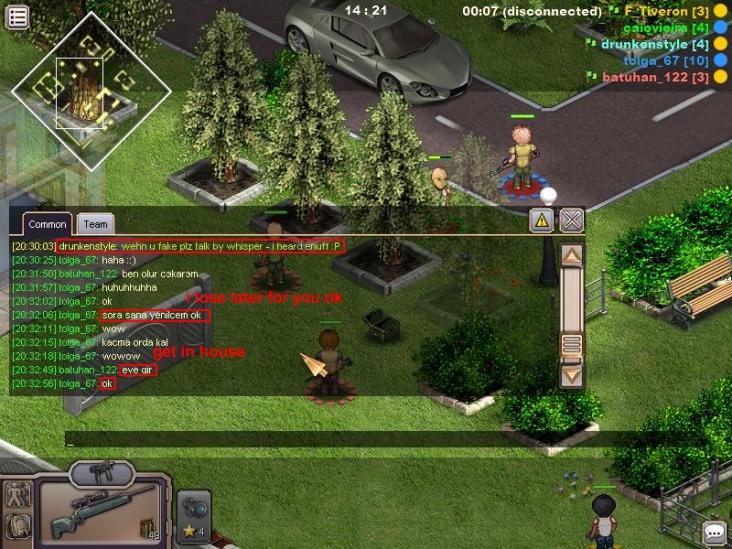This screenshot has height=549, width=732.
Task: Click the chat scroll down arrow
Action: (571, 376)
